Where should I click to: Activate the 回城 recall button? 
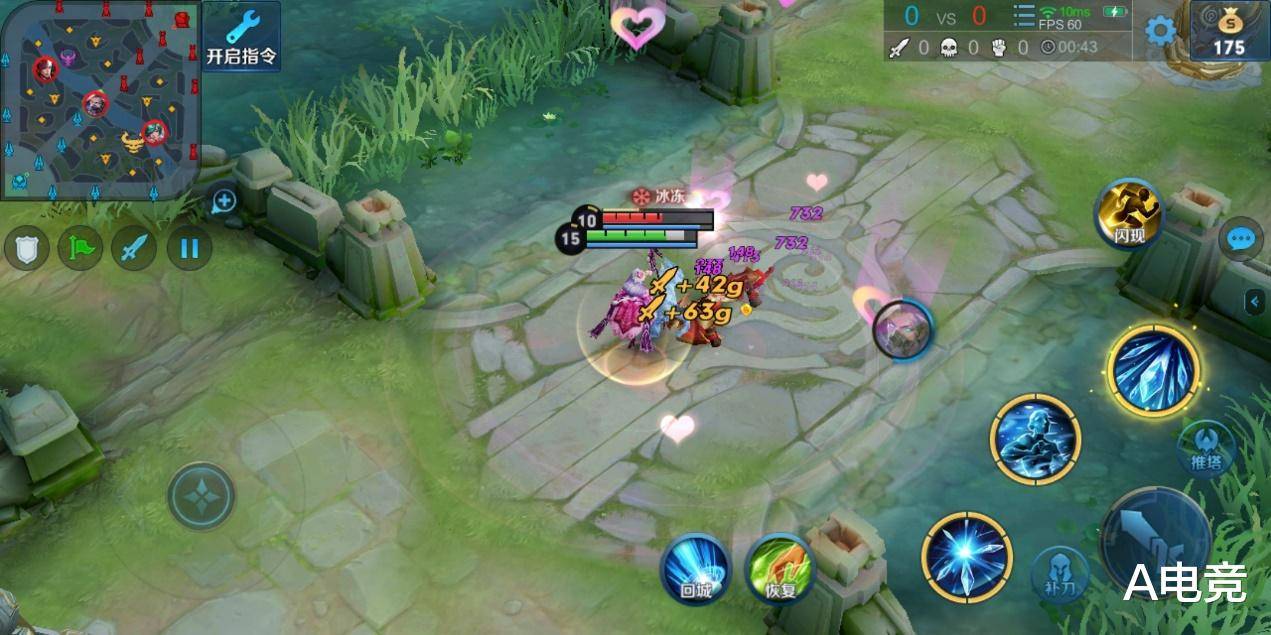(696, 569)
